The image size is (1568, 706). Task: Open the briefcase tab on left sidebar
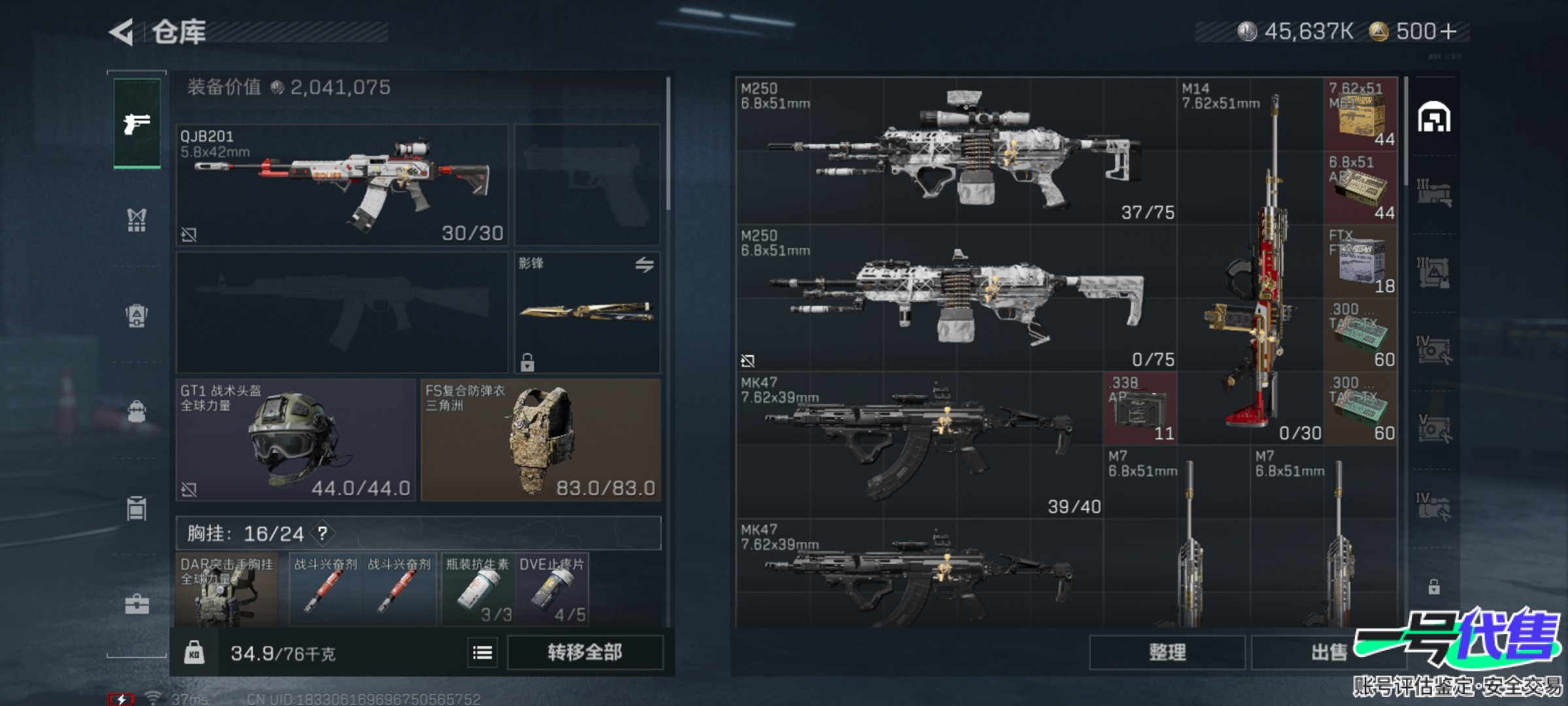(x=137, y=605)
